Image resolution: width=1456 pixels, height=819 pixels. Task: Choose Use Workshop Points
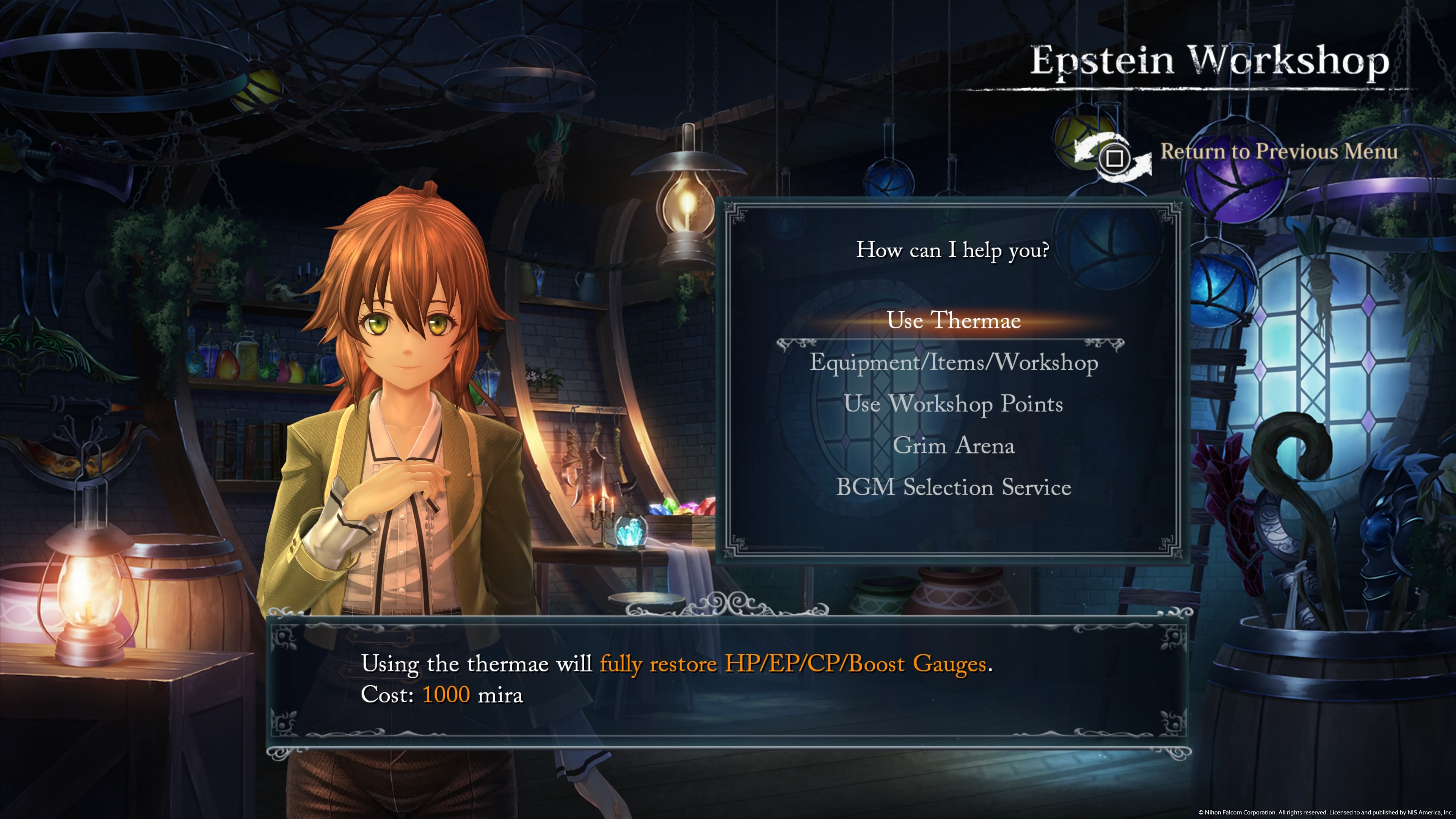point(954,404)
